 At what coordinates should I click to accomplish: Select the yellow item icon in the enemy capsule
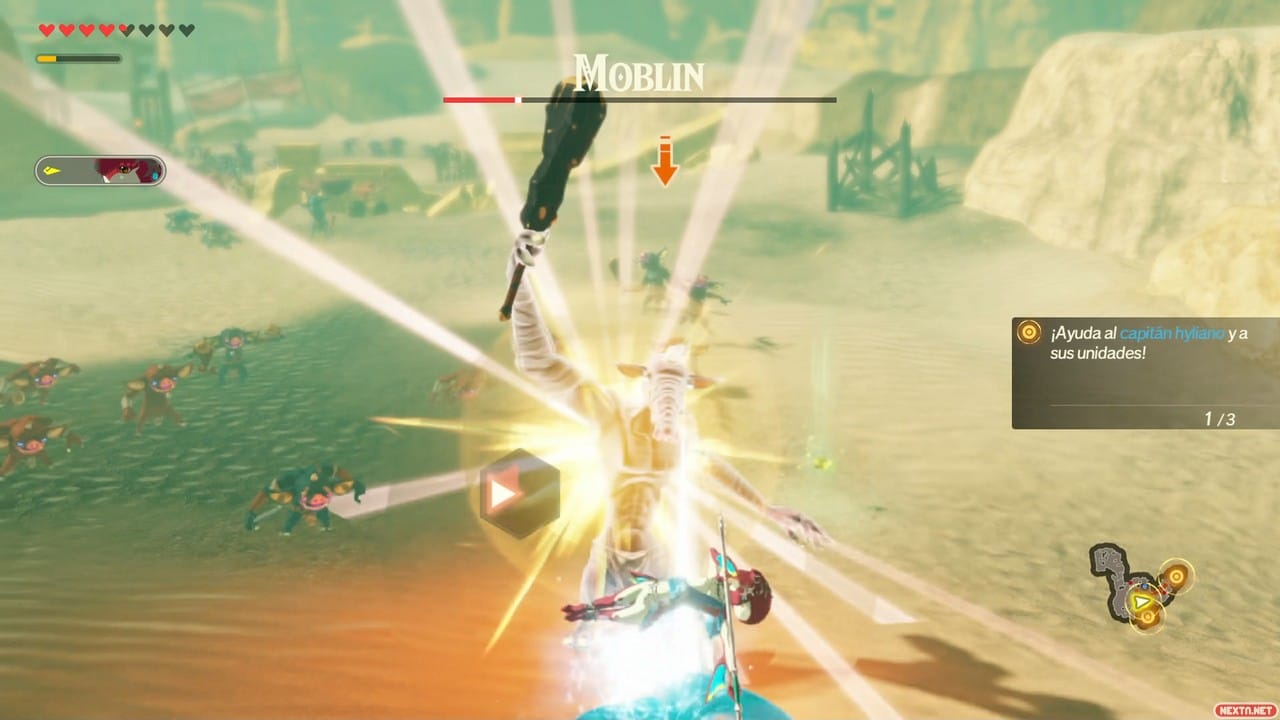(x=52, y=171)
